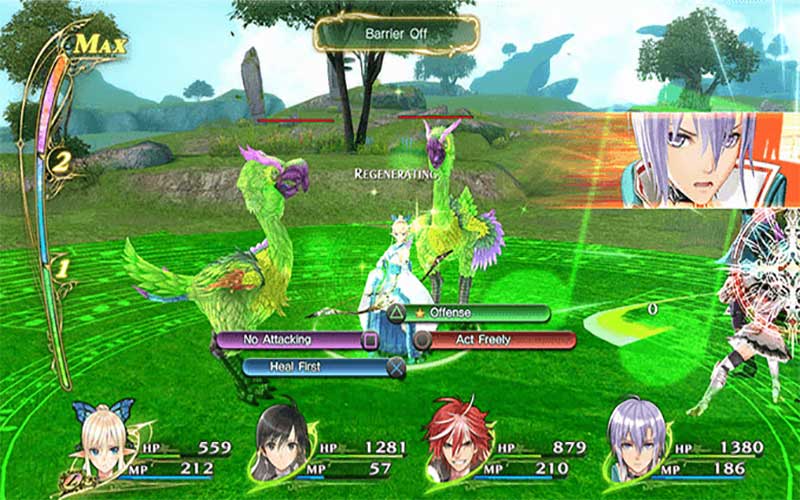The height and width of the screenshot is (500, 800).
Task: Select the No Attacking tactic
Action: (x=290, y=340)
